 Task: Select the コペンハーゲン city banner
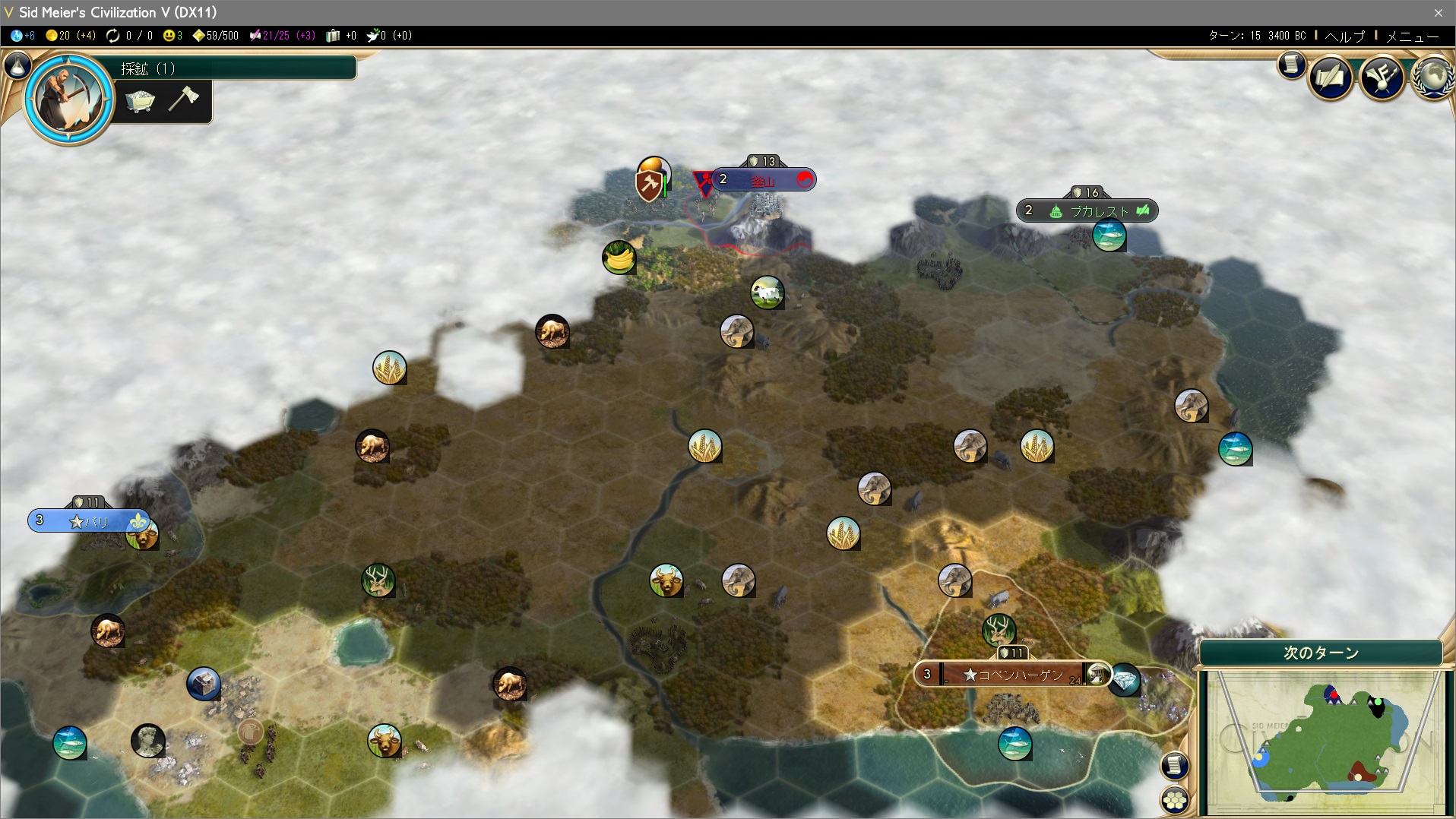[1011, 675]
